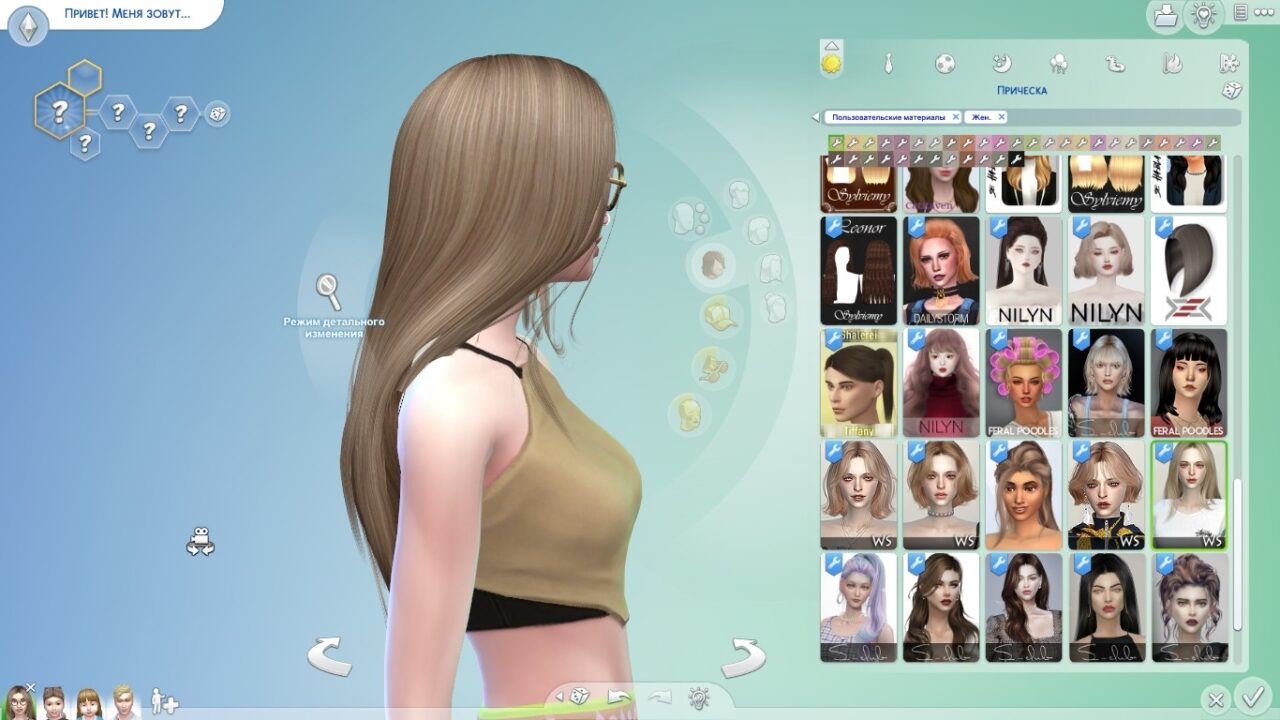The width and height of the screenshot is (1280, 720).
Task: Select the hats category cap icon
Action: coord(719,315)
